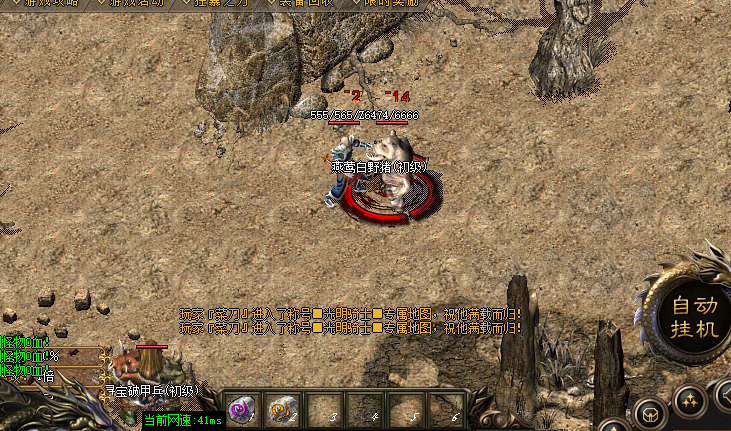Use the orange swirl item in hotbar slot 2
Screen dimensions: 731x431
[x=282, y=409]
